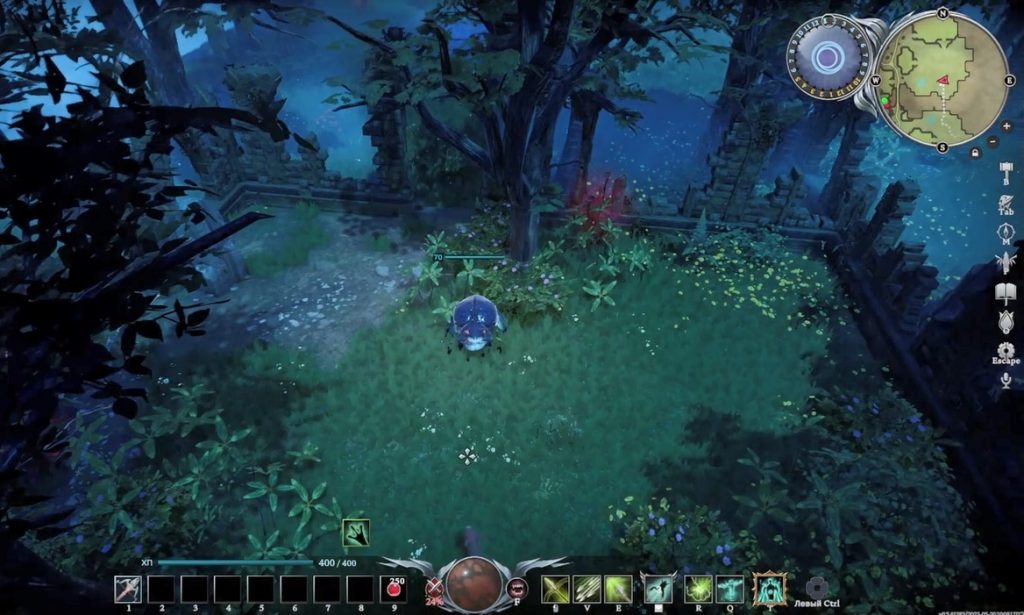Open the inventory helmet icon labeled Tab
Viewport: 1024px width, 615px height.
tap(1006, 203)
